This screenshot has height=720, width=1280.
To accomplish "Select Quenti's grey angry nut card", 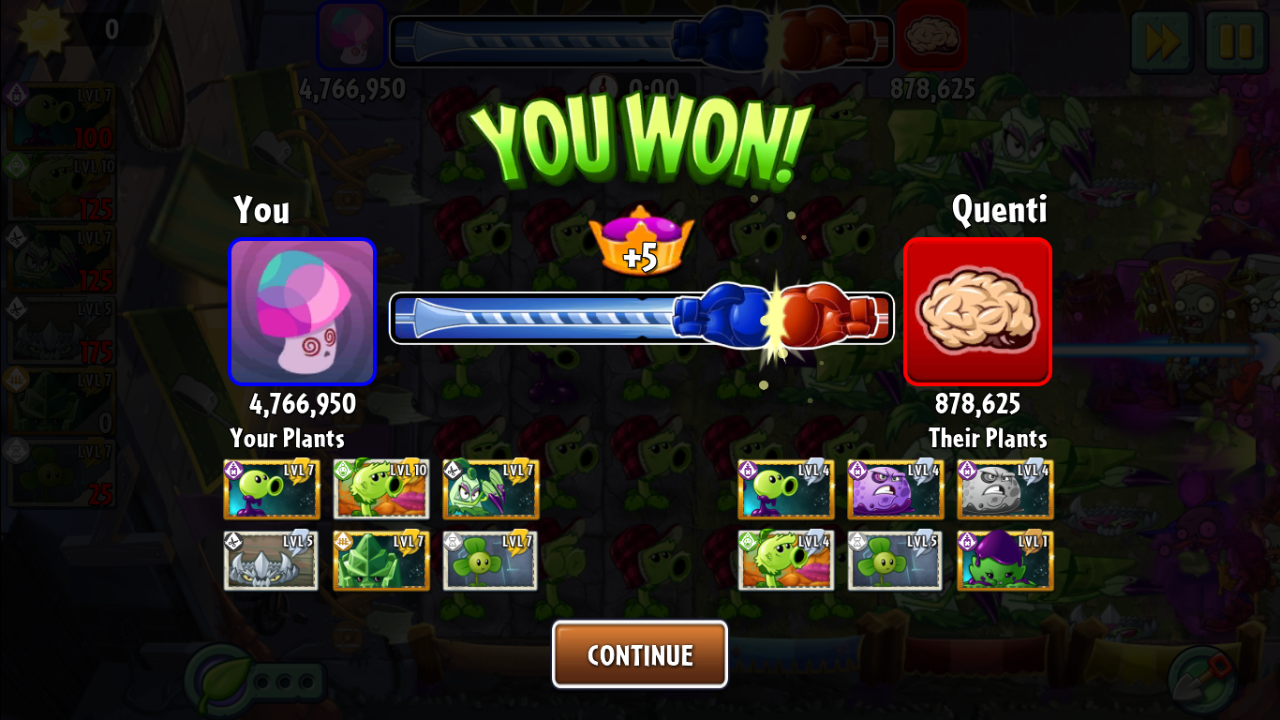I will click(1005, 489).
